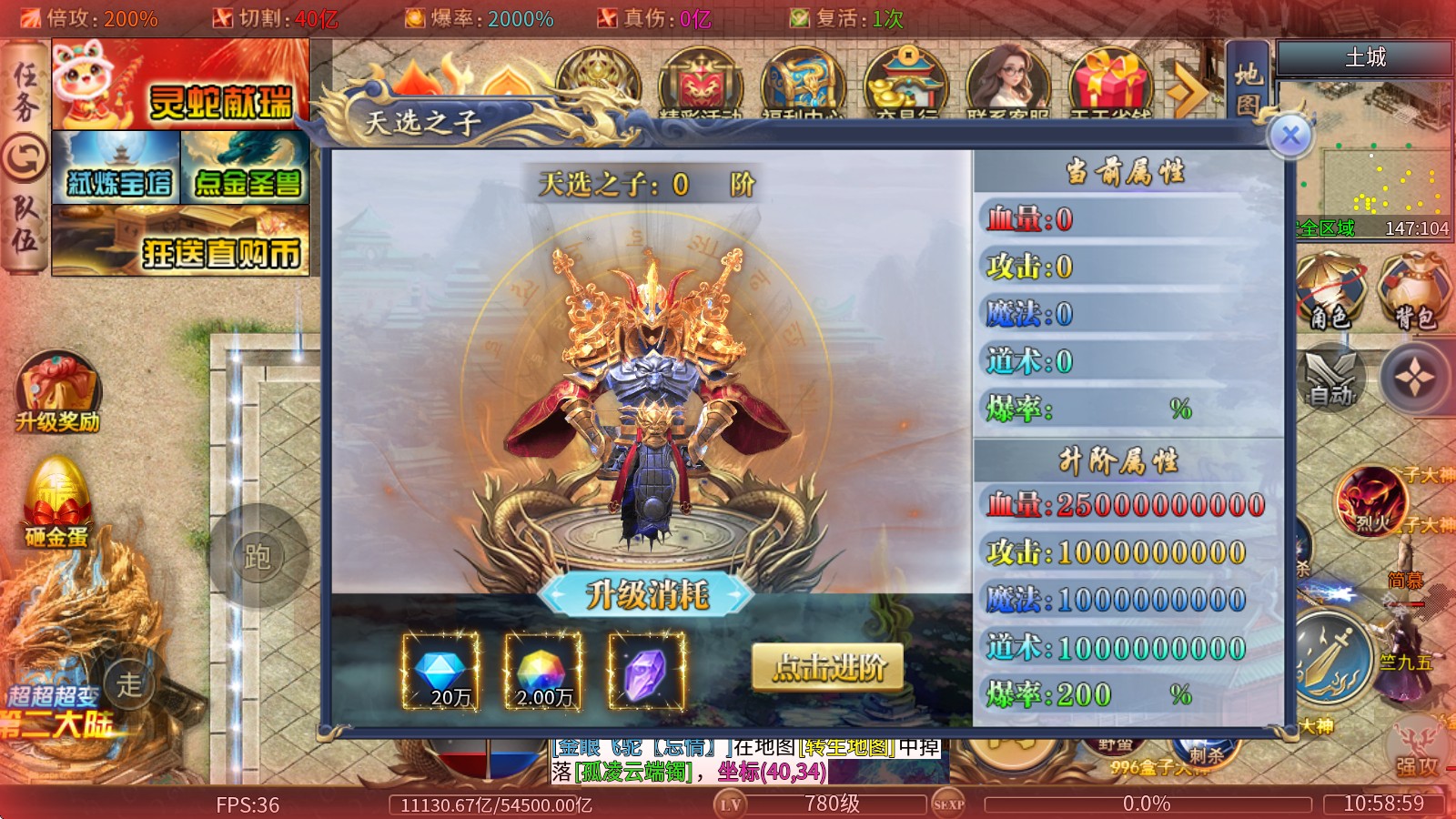Viewport: 1456px width, 819px height.
Task: Toggle the 走 walk mode button
Action: 129,683
